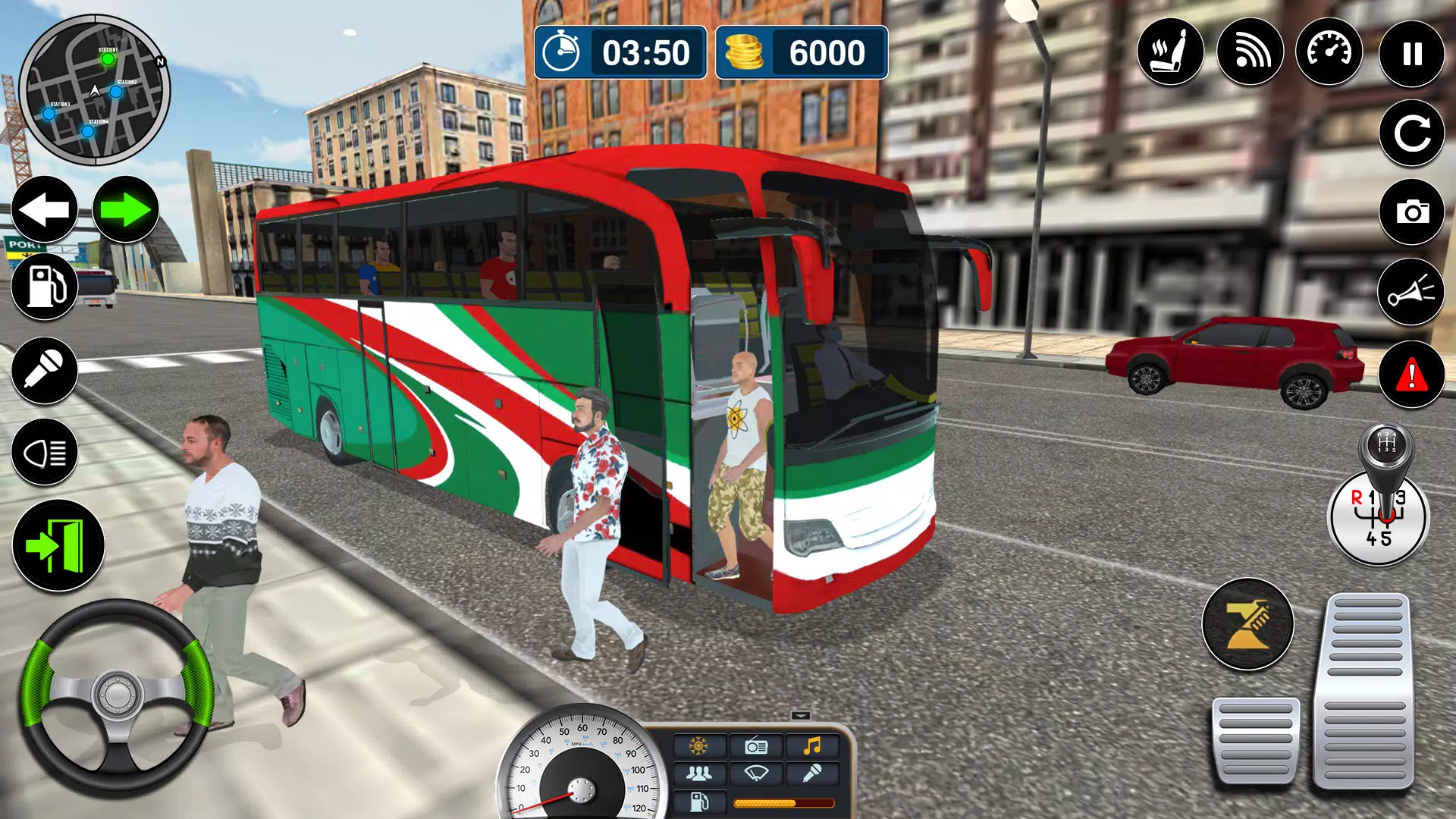Open the speedometer gauge settings icon
This screenshot has width=1456, height=819.
click(1329, 52)
